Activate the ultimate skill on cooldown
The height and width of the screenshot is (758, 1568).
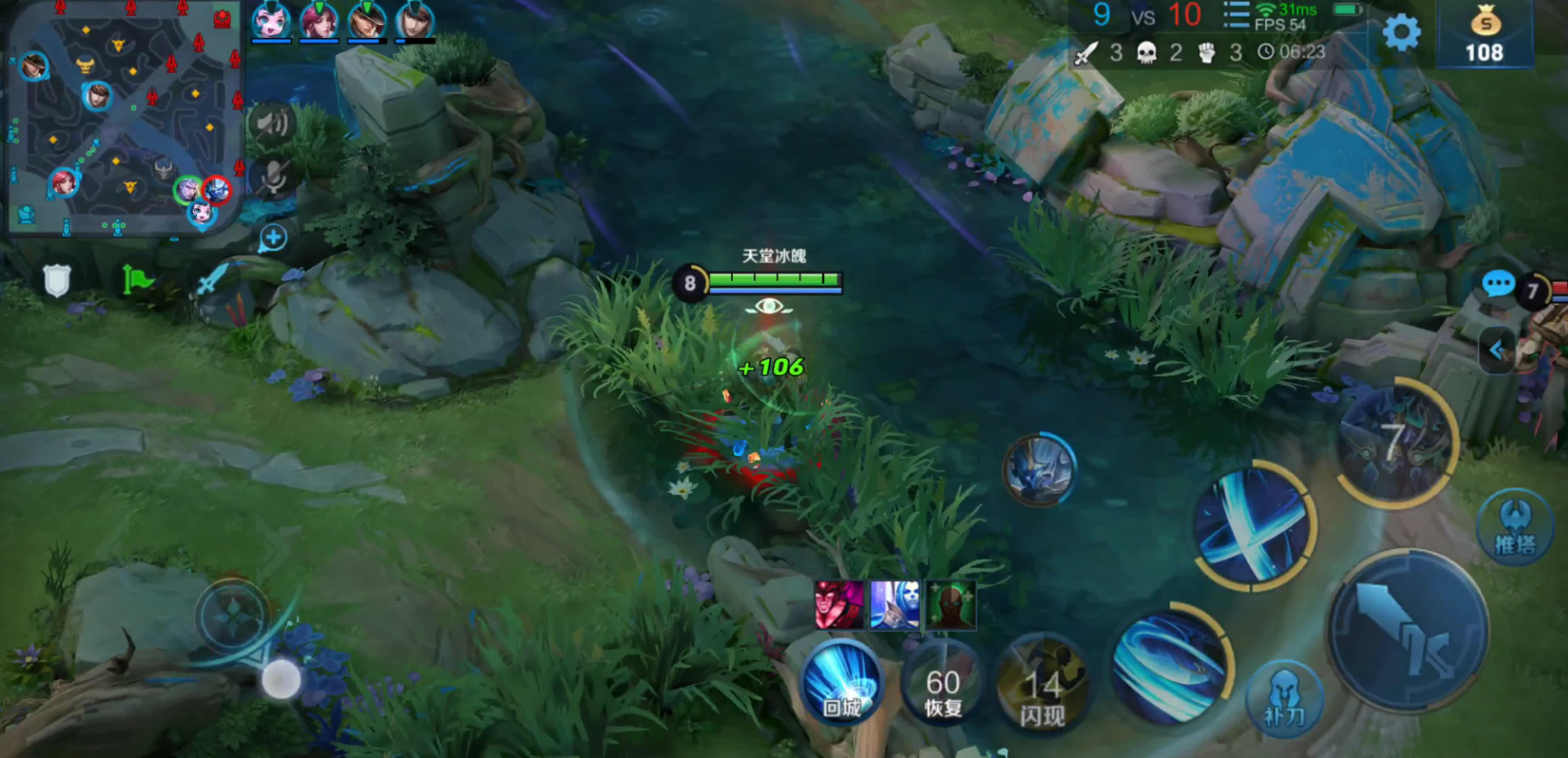pos(1394,444)
